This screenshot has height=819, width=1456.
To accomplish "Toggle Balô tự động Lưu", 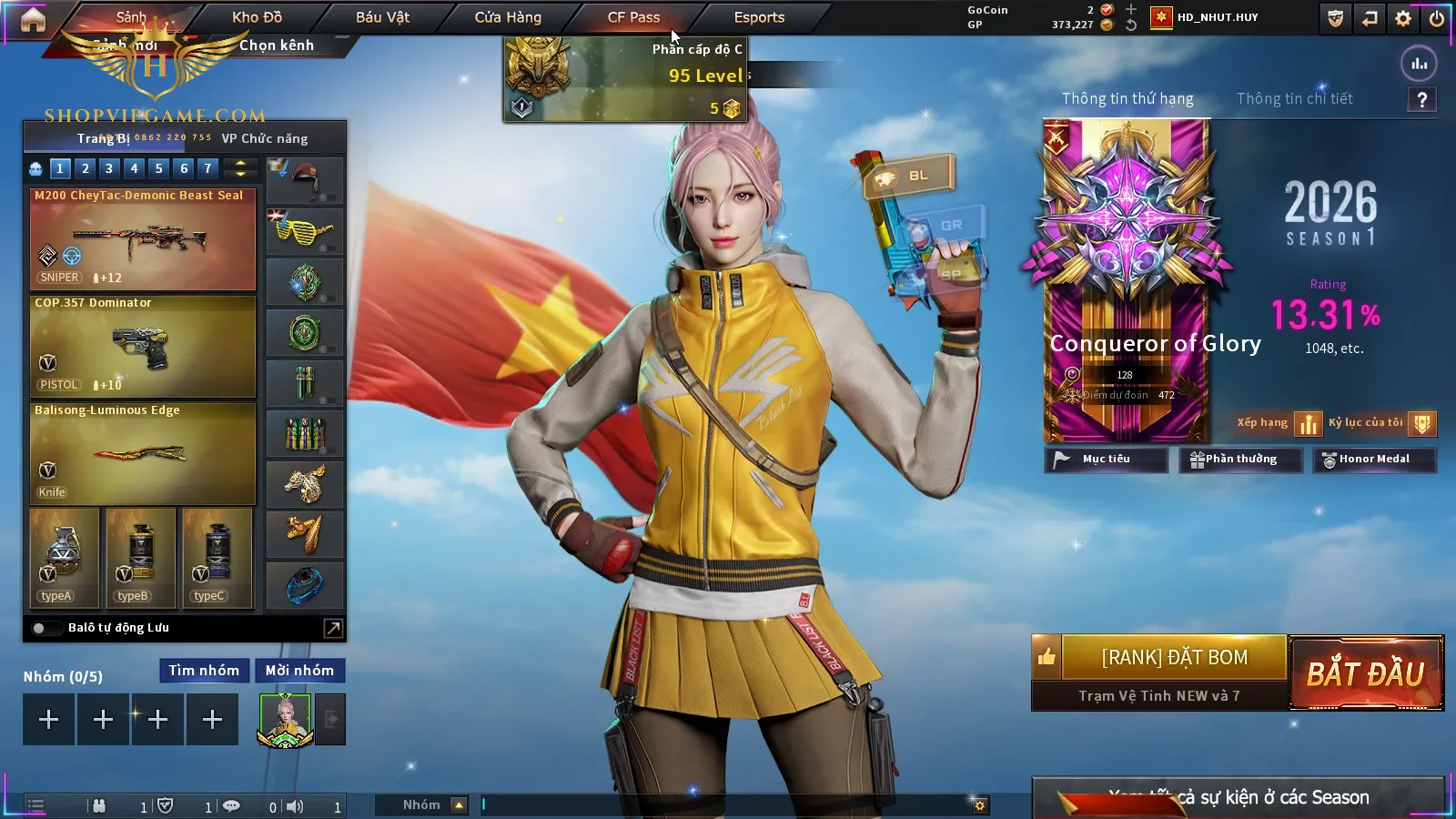I will point(39,628).
